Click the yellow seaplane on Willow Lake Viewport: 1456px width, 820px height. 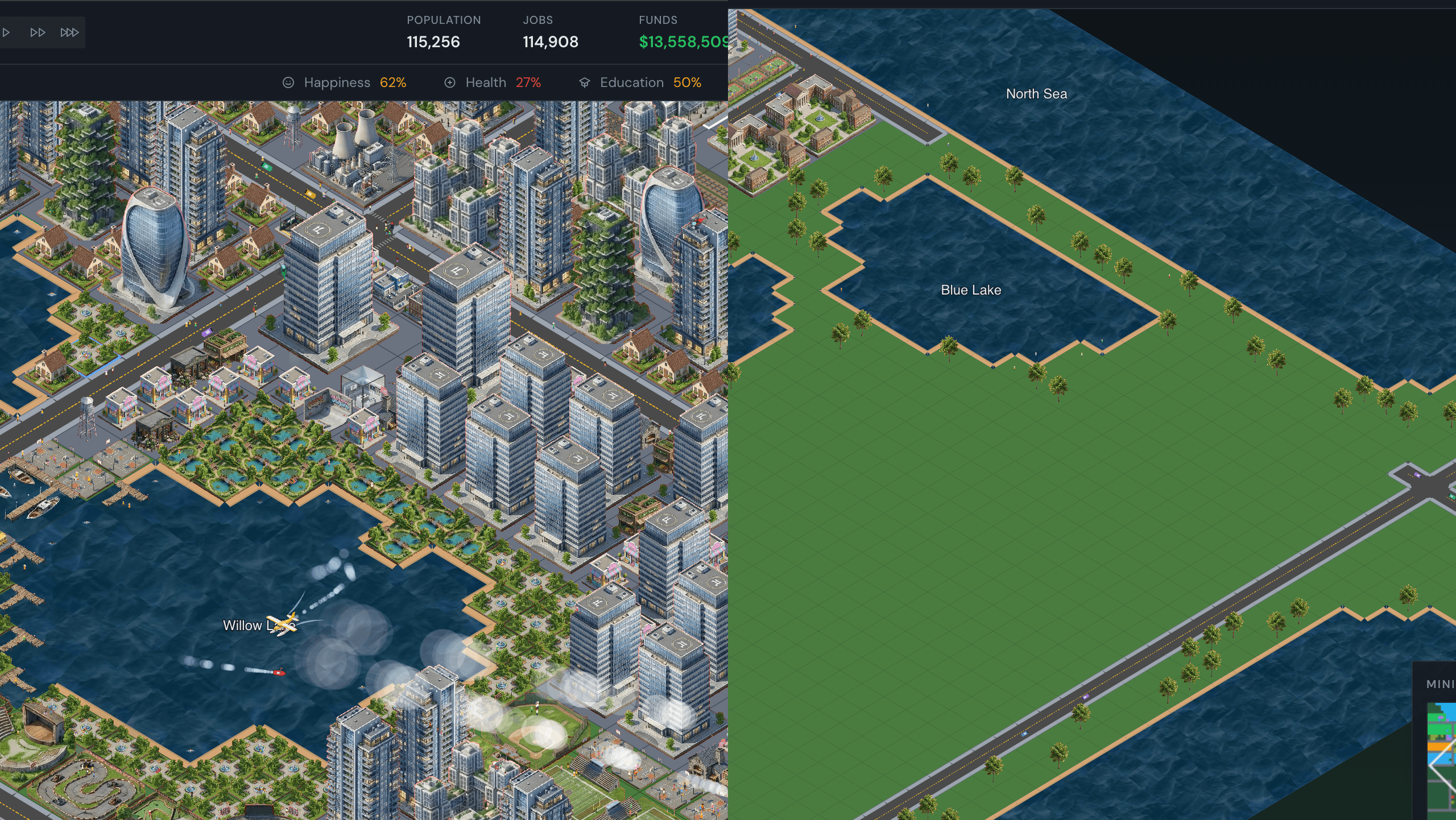281,624
